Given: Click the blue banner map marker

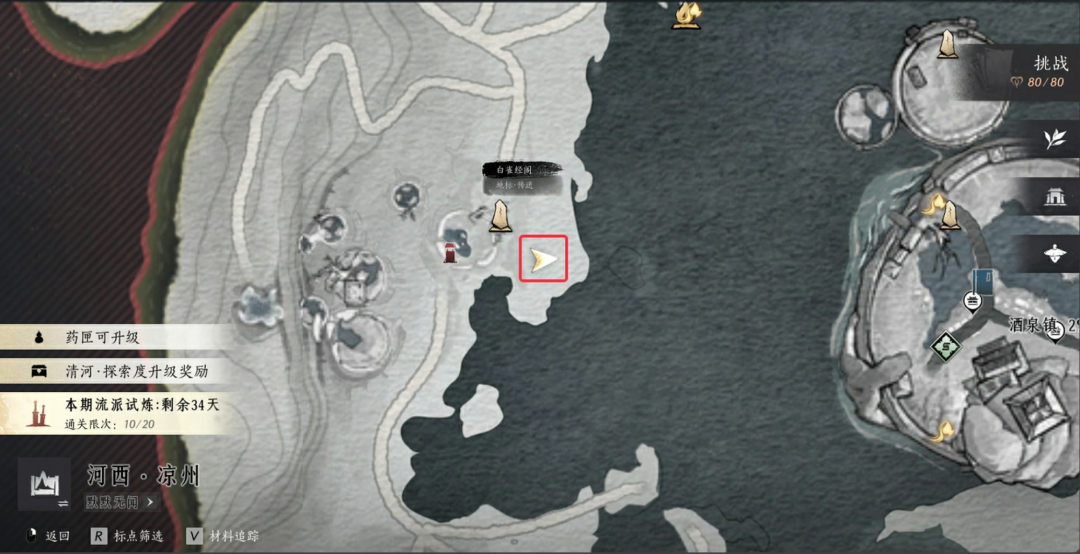Looking at the screenshot, I should click(983, 281).
